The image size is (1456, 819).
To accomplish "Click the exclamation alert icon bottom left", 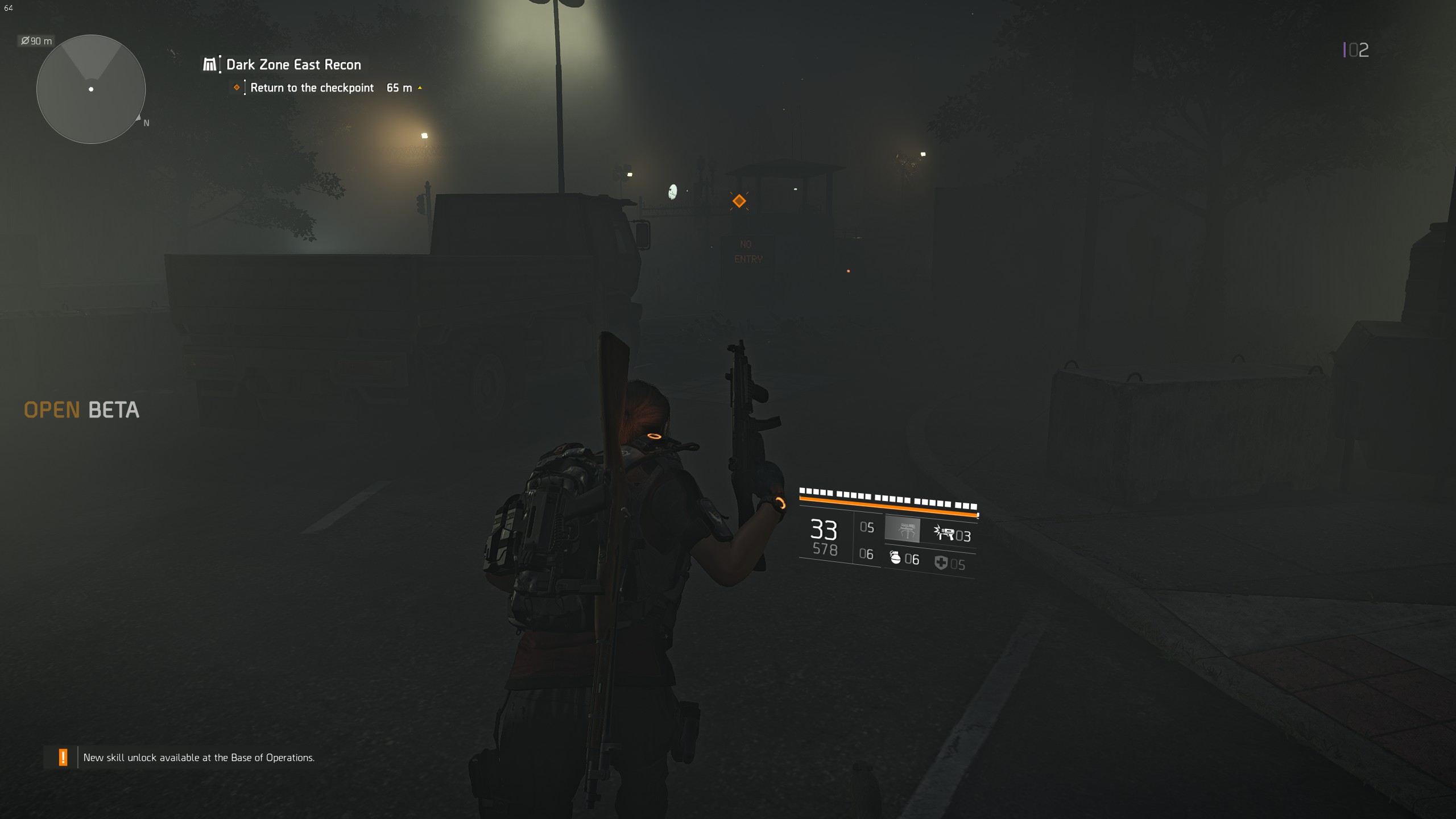I will click(x=63, y=757).
